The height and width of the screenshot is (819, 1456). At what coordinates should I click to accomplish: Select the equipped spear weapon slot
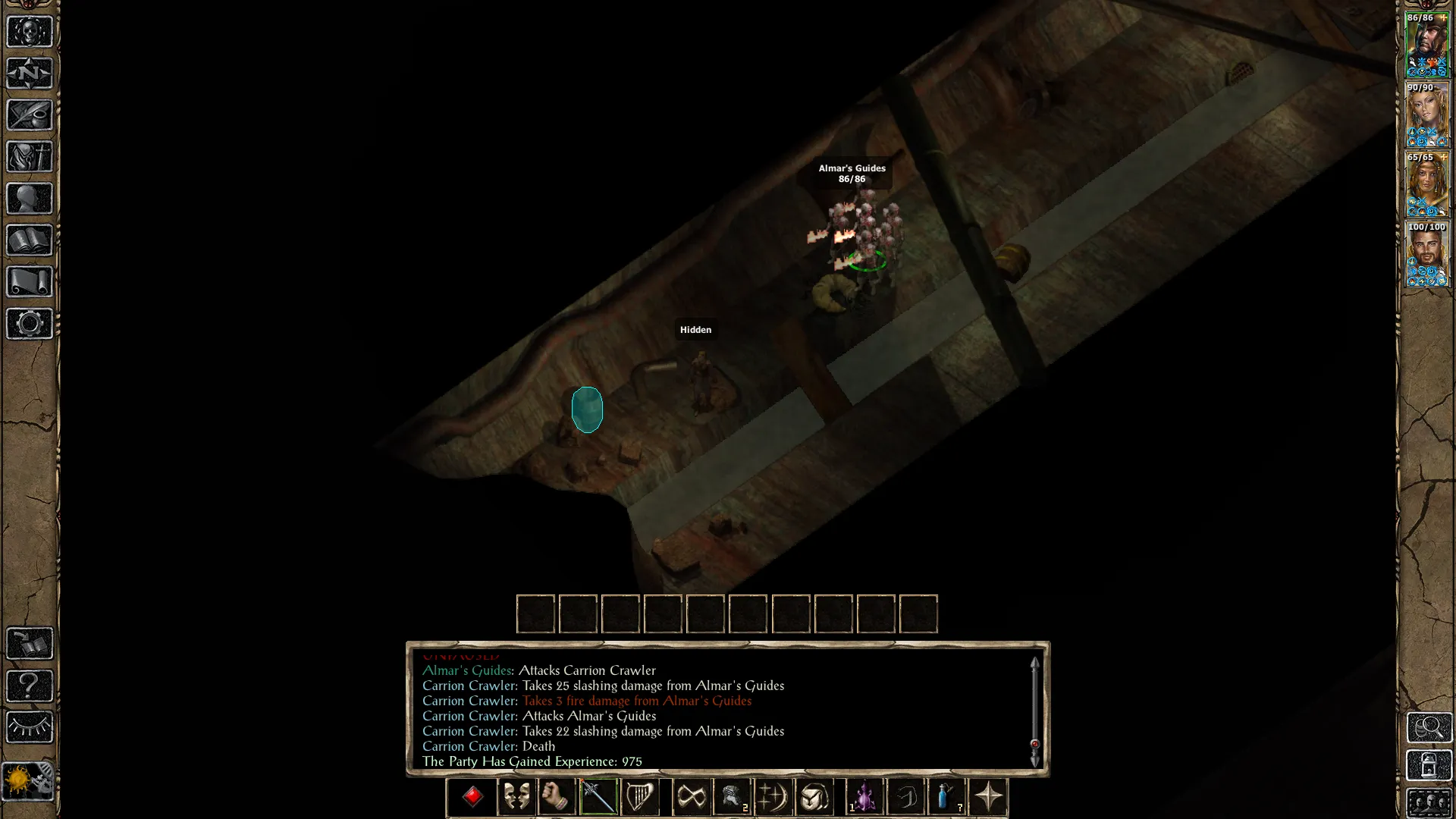pyautogui.click(x=598, y=797)
